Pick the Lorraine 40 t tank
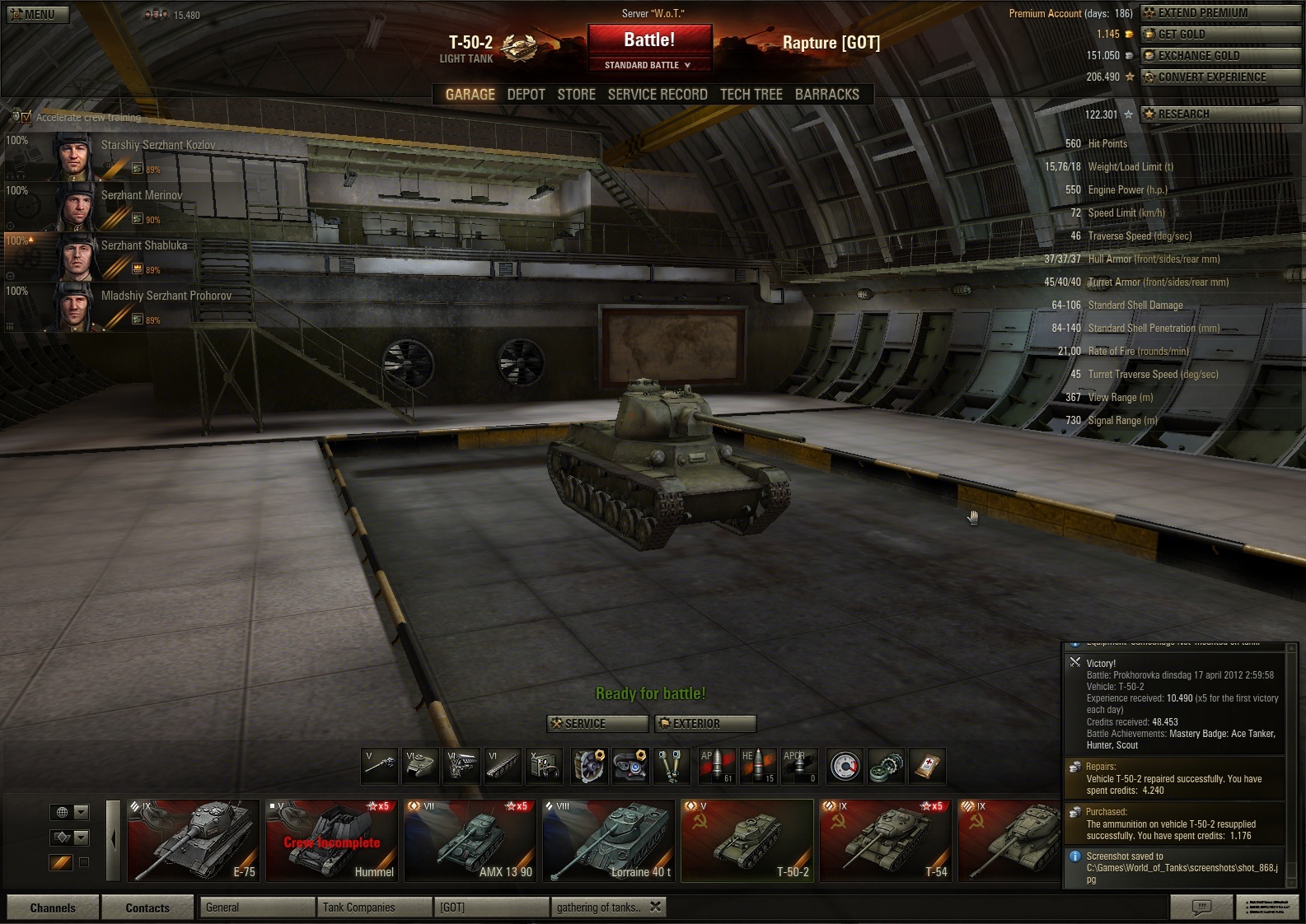This screenshot has width=1306, height=924. [x=609, y=840]
